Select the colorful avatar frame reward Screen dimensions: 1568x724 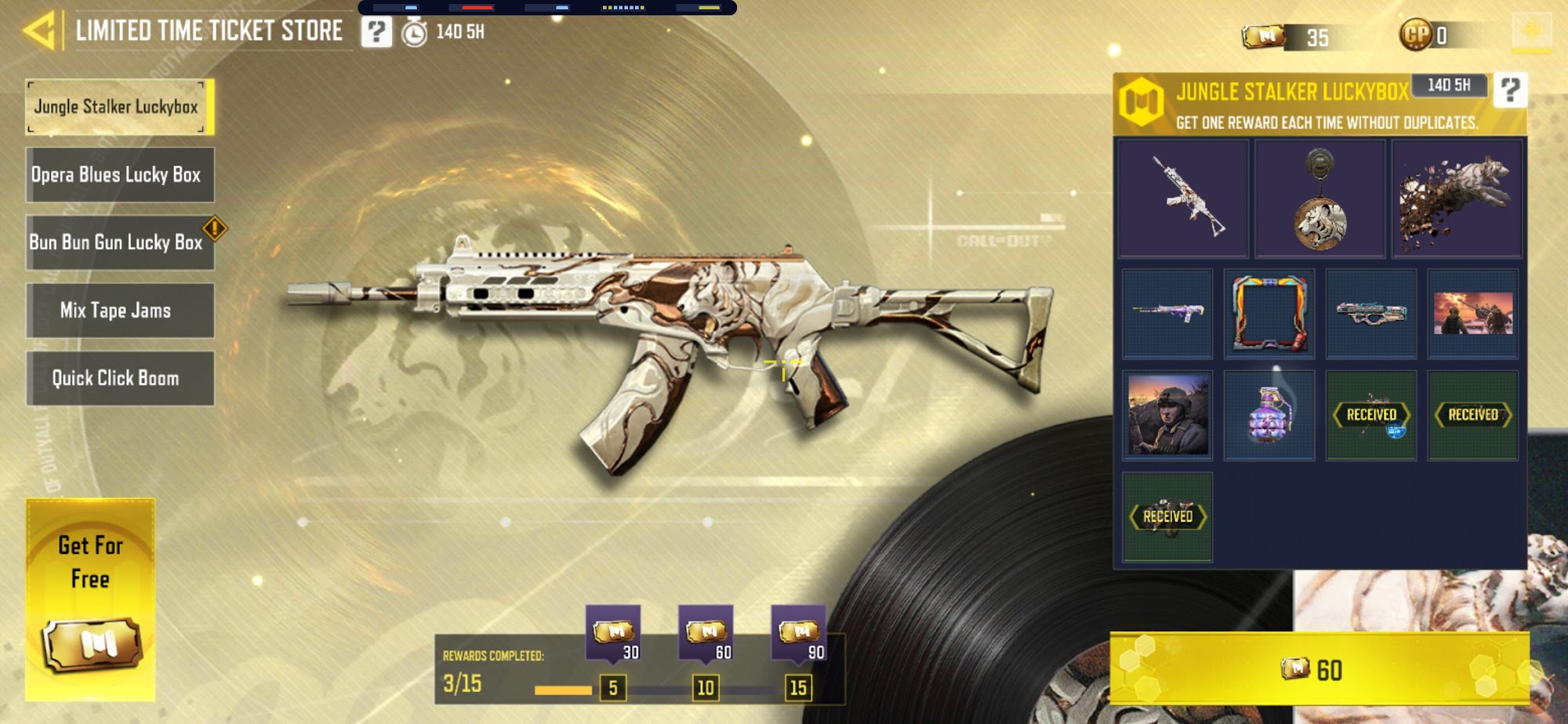[1269, 314]
